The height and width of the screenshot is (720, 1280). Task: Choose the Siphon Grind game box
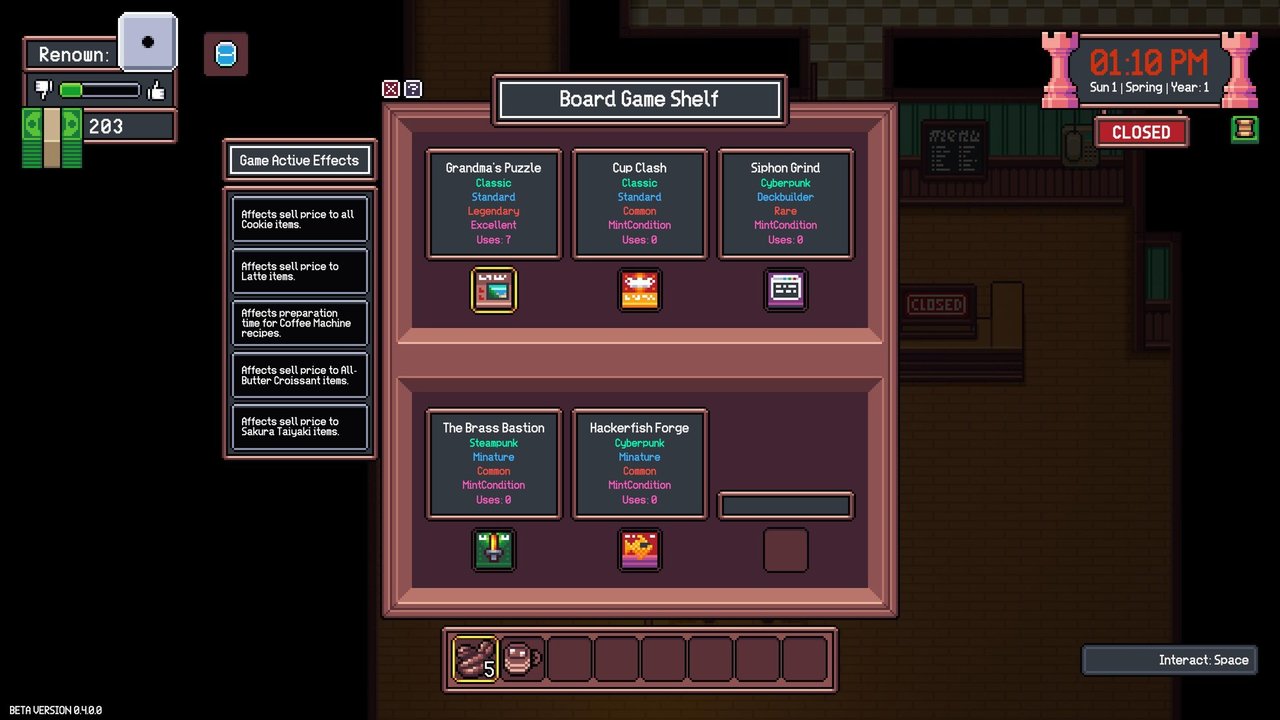coord(785,290)
